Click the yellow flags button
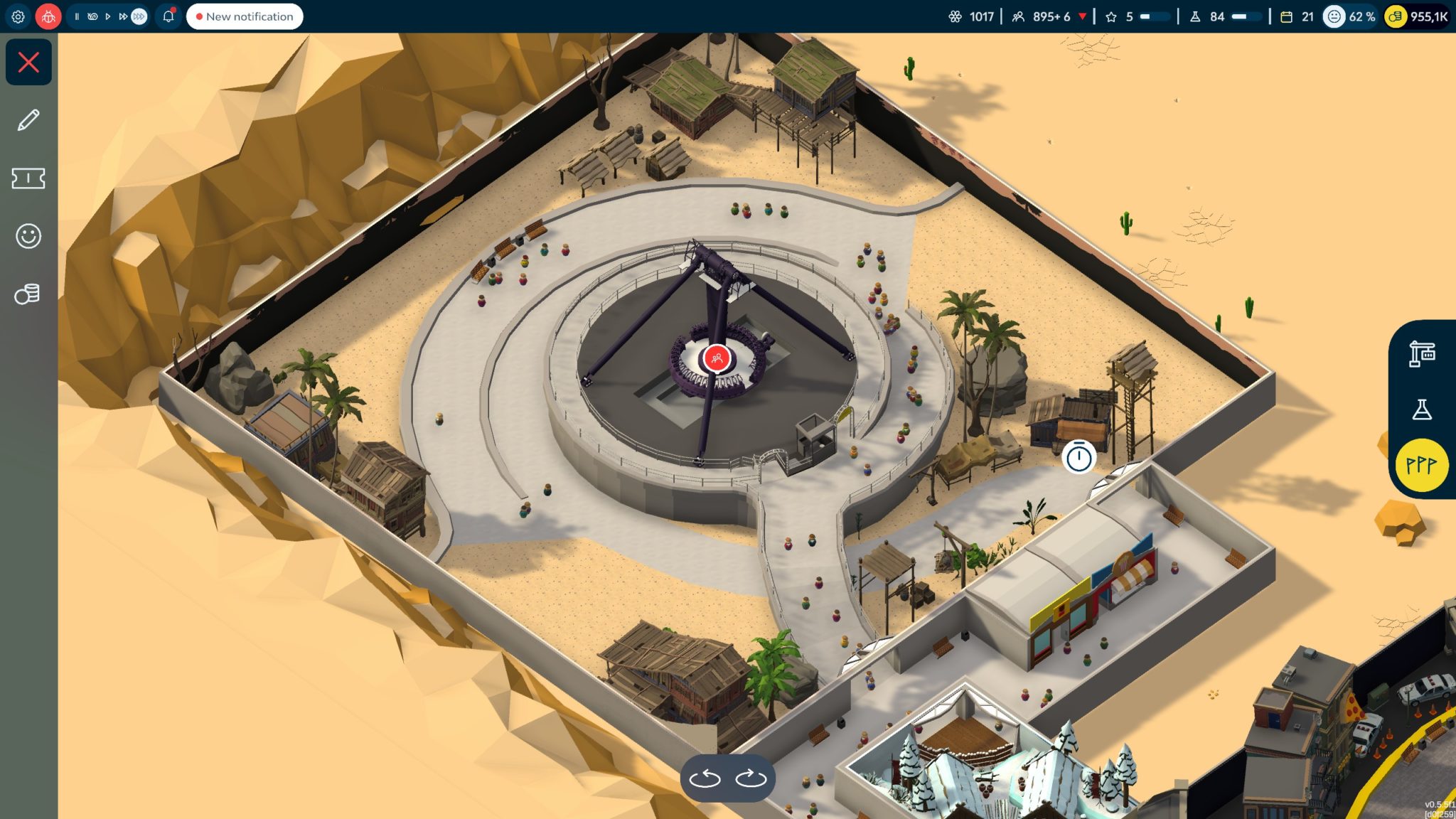This screenshot has height=819, width=1456. 1422,466
